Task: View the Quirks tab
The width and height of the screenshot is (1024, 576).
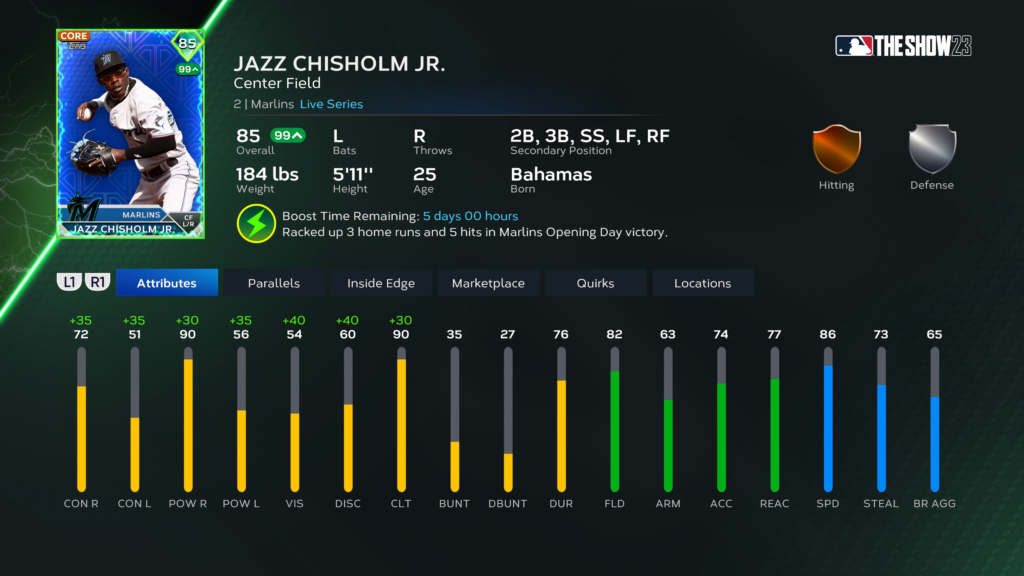Action: point(595,283)
